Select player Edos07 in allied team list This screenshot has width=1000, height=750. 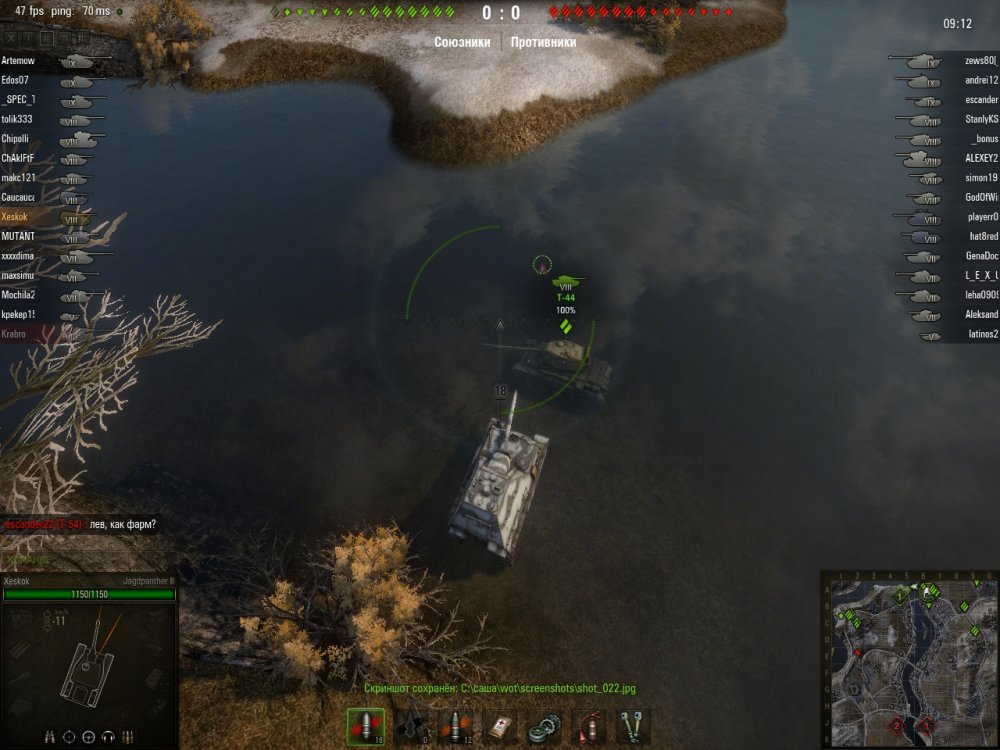tap(15, 80)
